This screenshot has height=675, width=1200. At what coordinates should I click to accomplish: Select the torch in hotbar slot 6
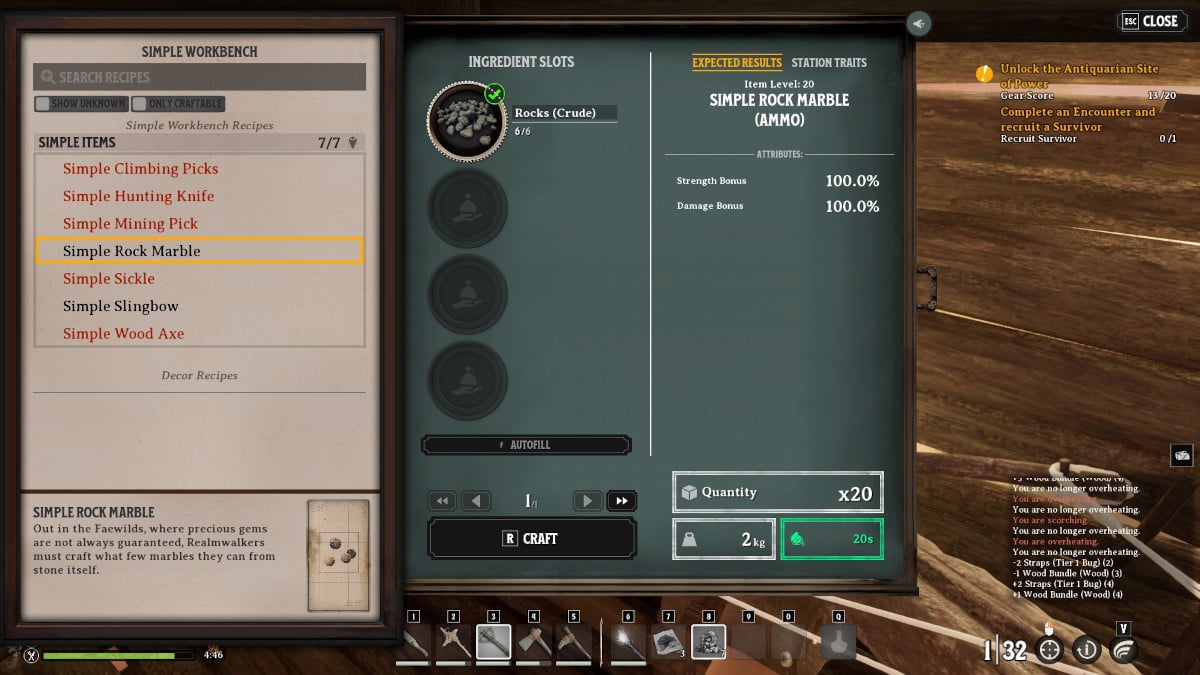click(628, 641)
